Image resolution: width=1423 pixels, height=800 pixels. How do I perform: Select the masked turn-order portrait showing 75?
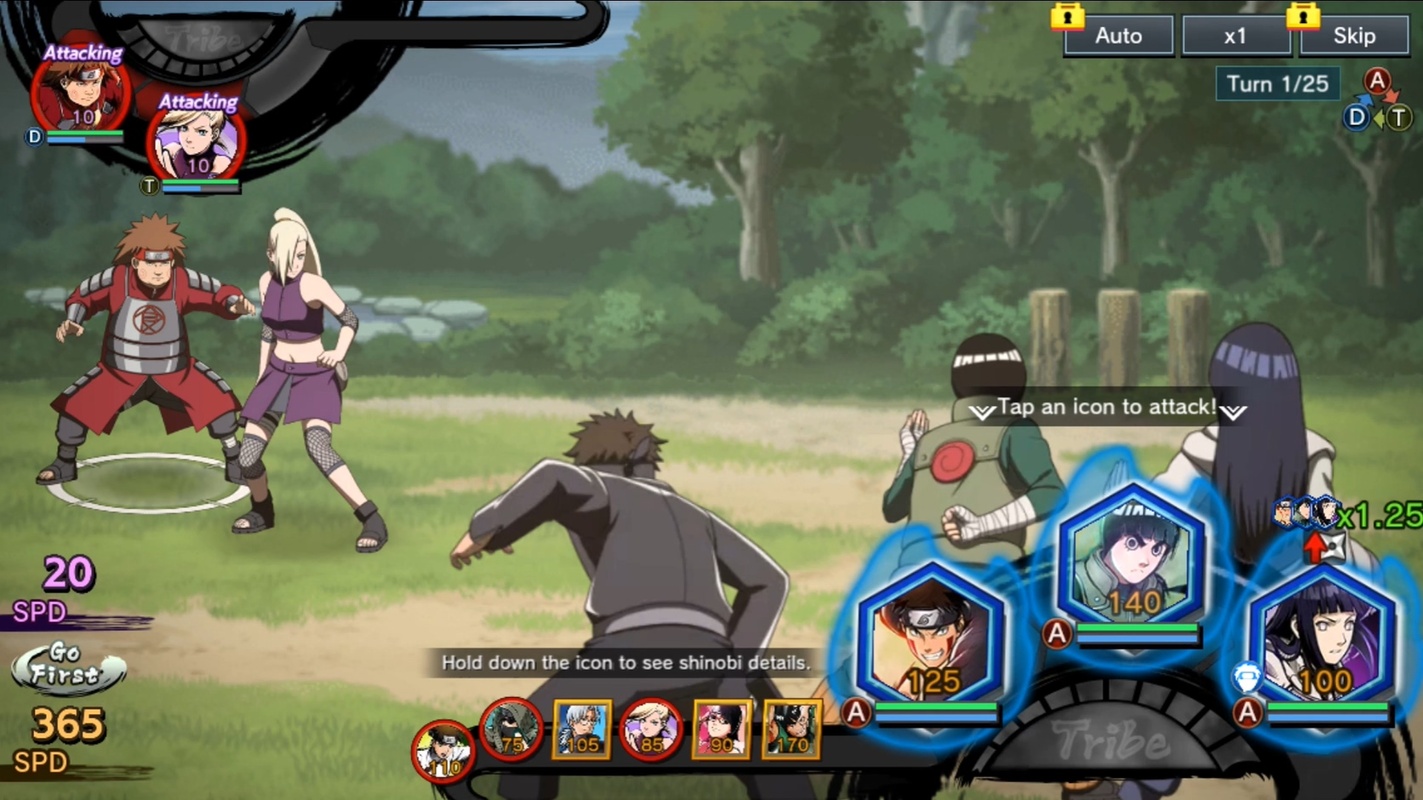click(511, 729)
